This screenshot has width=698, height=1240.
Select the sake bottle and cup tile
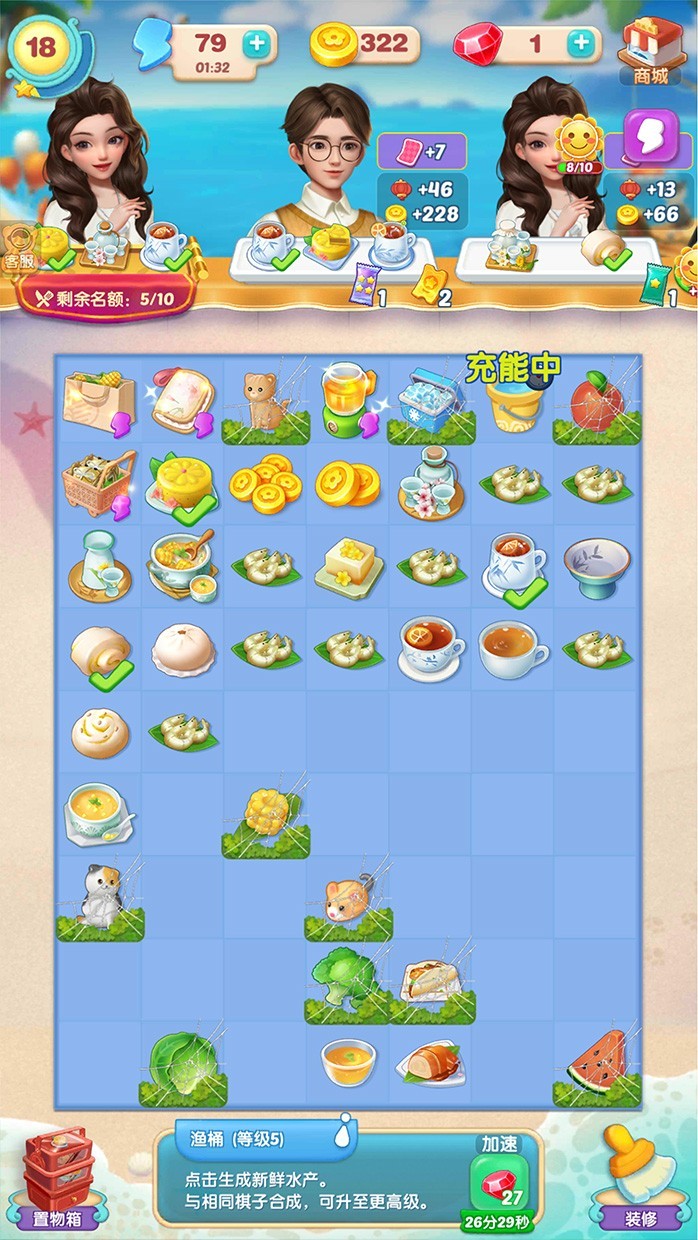98,566
